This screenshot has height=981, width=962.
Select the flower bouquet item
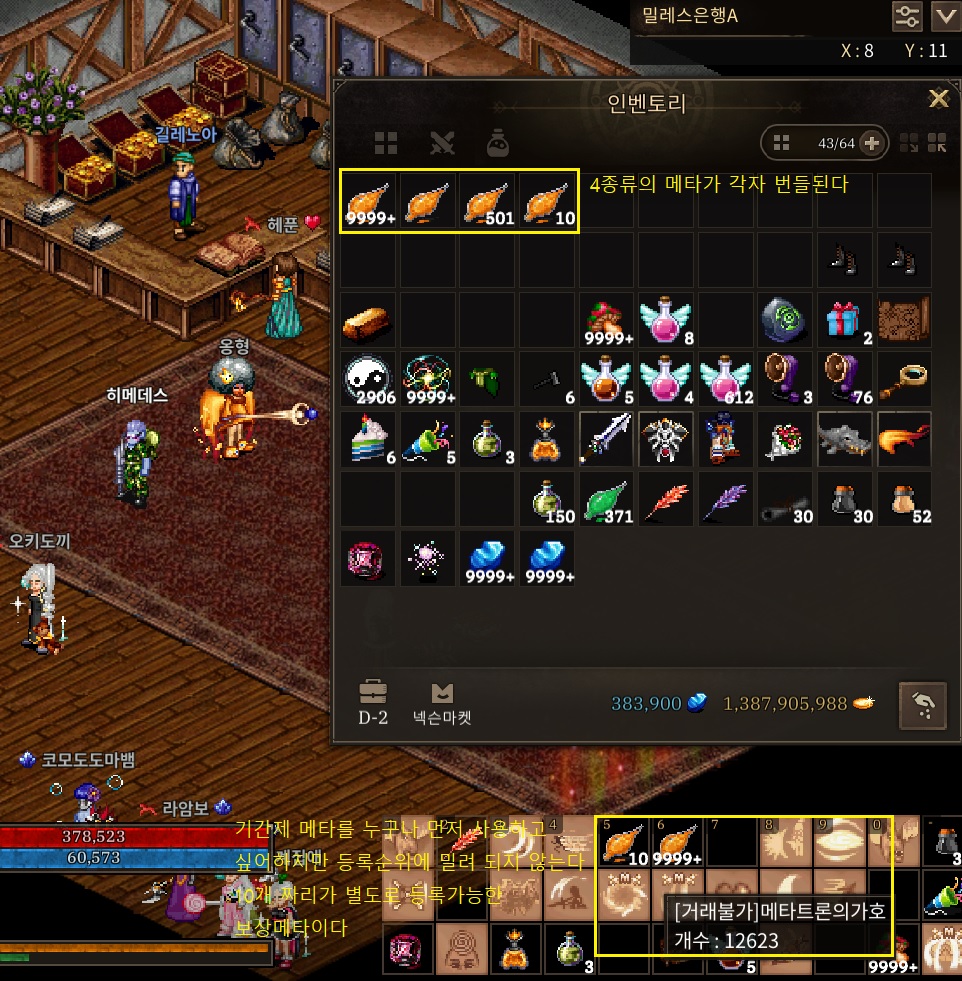[x=786, y=438]
